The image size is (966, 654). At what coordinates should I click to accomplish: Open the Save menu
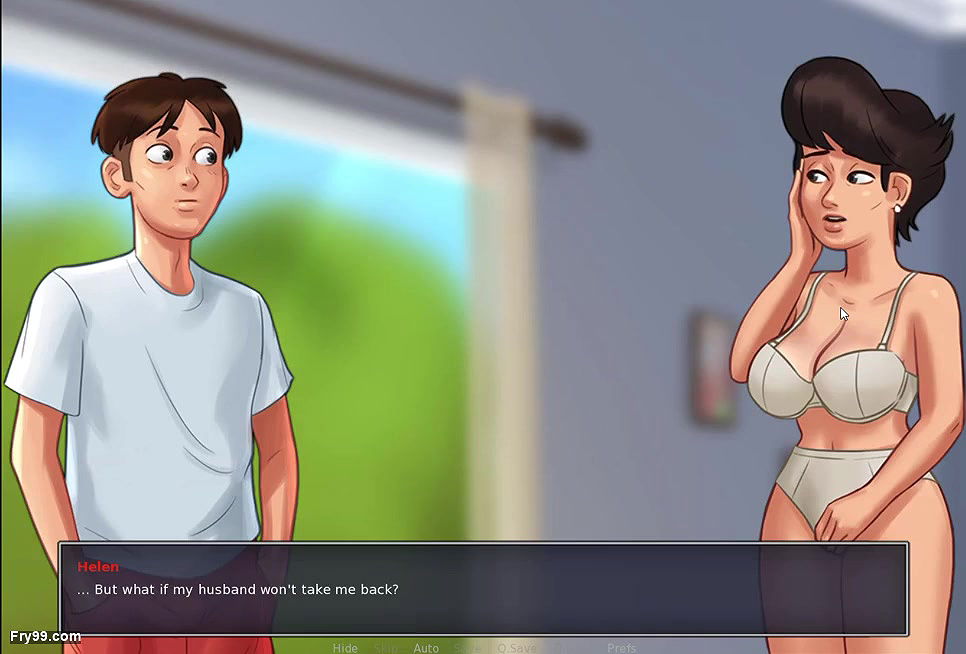coord(467,648)
